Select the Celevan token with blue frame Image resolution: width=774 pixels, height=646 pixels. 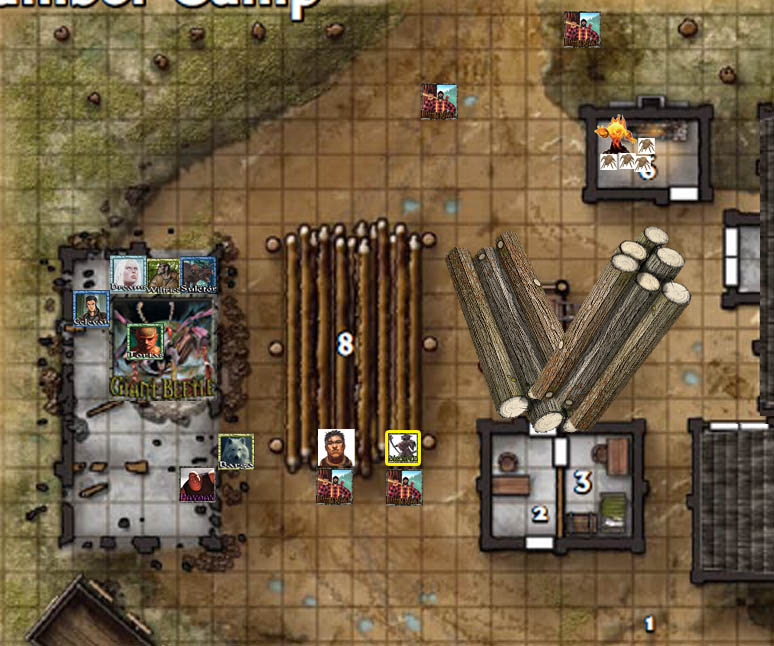point(91,309)
